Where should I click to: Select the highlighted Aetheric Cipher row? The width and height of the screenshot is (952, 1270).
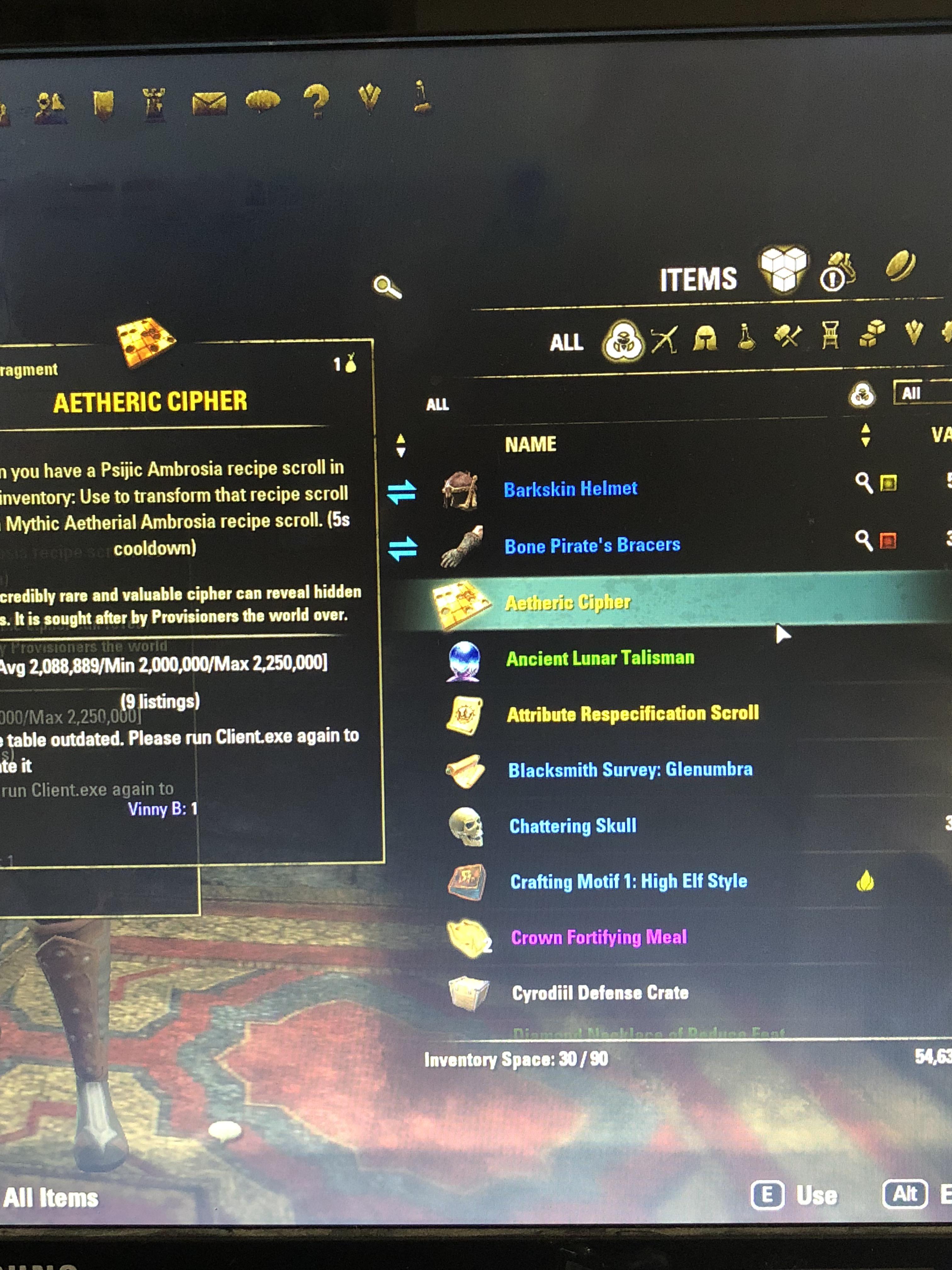(x=603, y=602)
